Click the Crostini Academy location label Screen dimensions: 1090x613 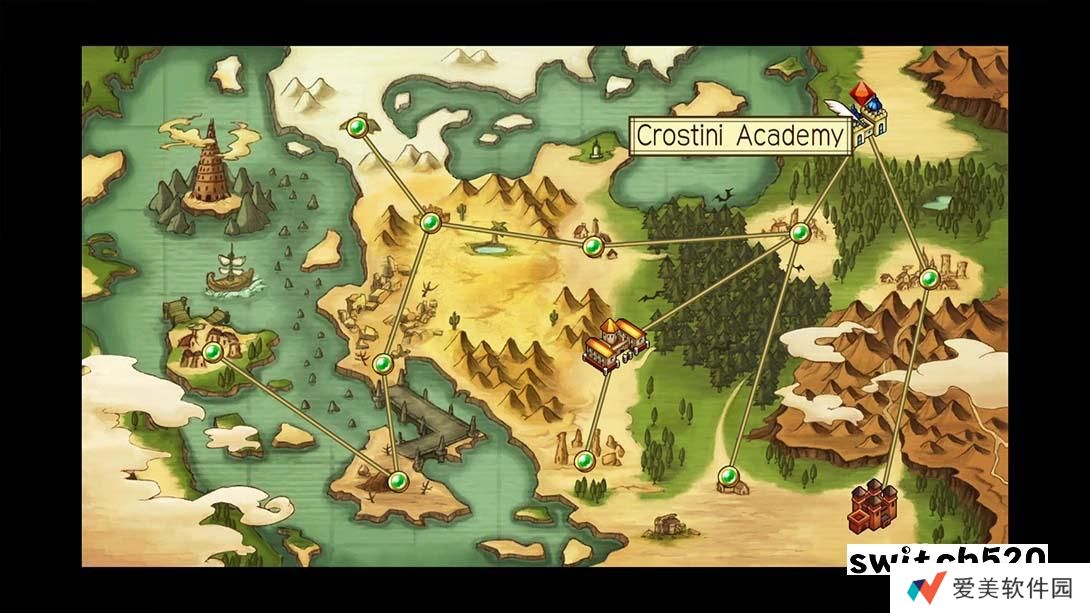(740, 136)
